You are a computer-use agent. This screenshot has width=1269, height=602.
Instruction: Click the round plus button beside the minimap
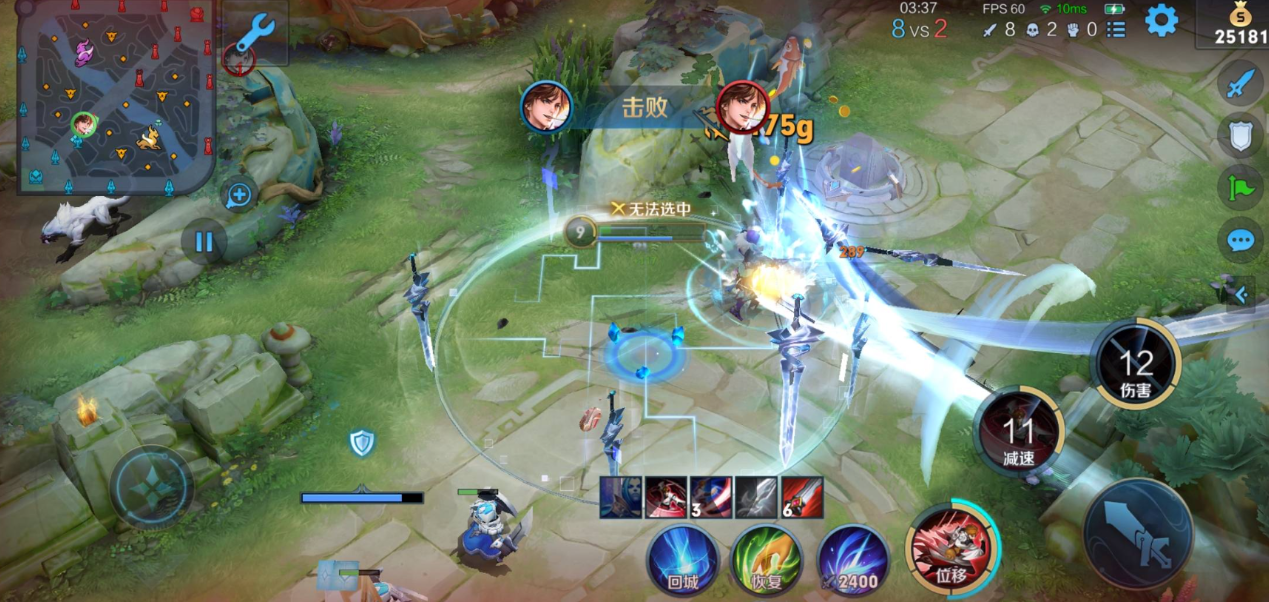(239, 195)
